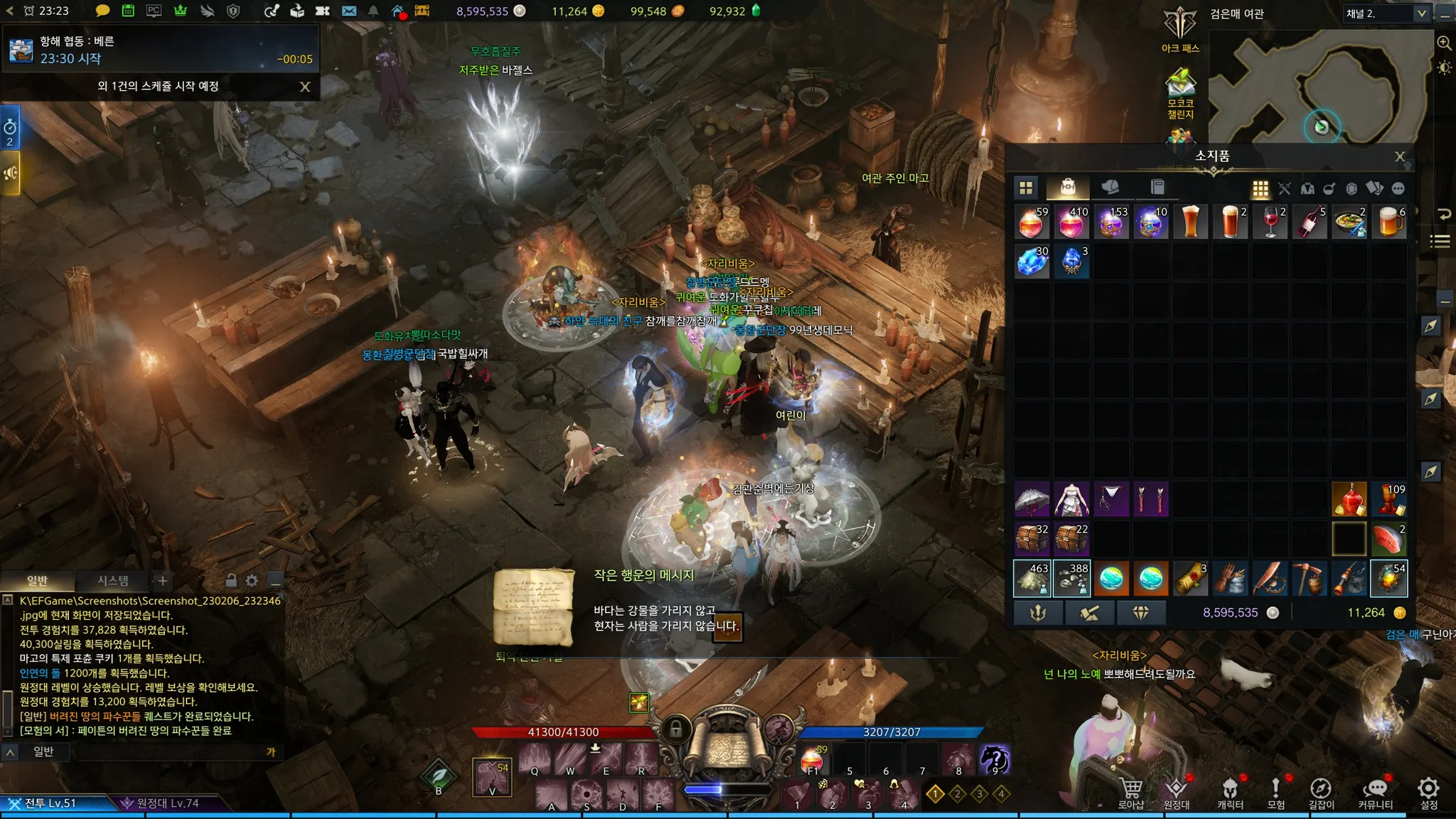Select the blue crystal stack of 30
Viewport: 1456px width, 819px height.
click(x=1032, y=262)
